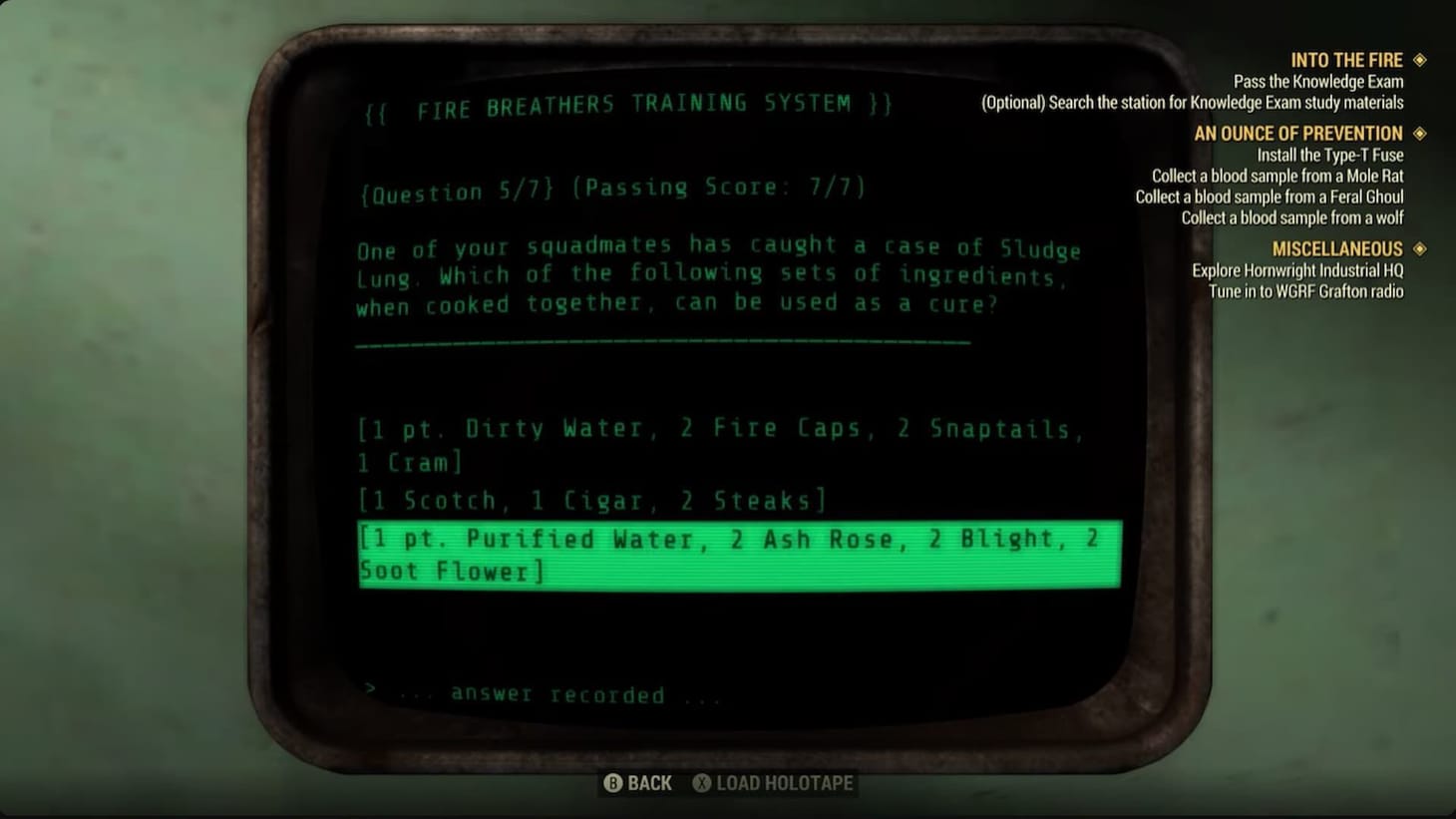Image resolution: width=1456 pixels, height=819 pixels.
Task: Select the Scotch, Cigar, Steaks answer
Action: 591,500
